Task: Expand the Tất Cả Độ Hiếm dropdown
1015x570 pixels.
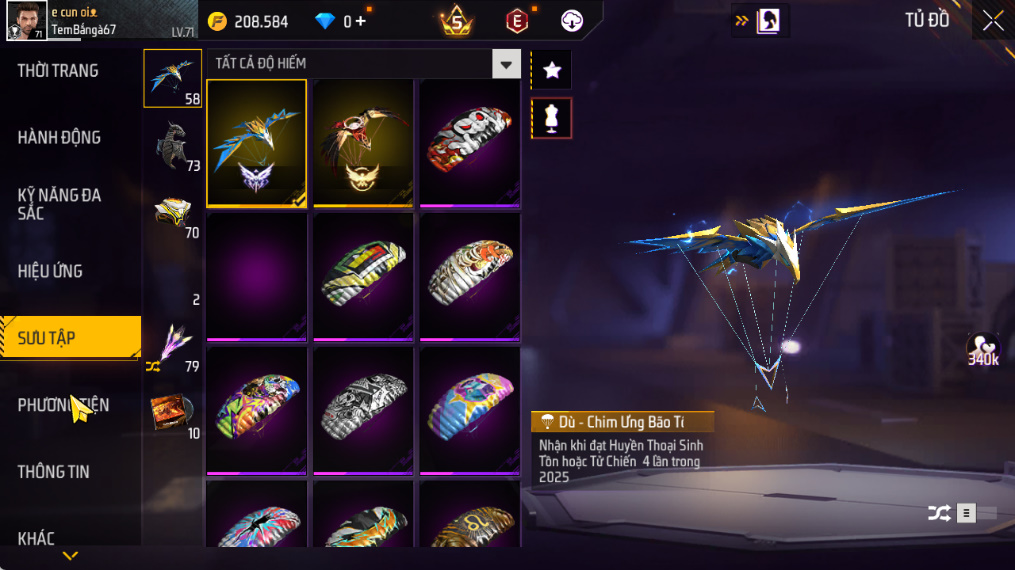Action: (x=506, y=64)
